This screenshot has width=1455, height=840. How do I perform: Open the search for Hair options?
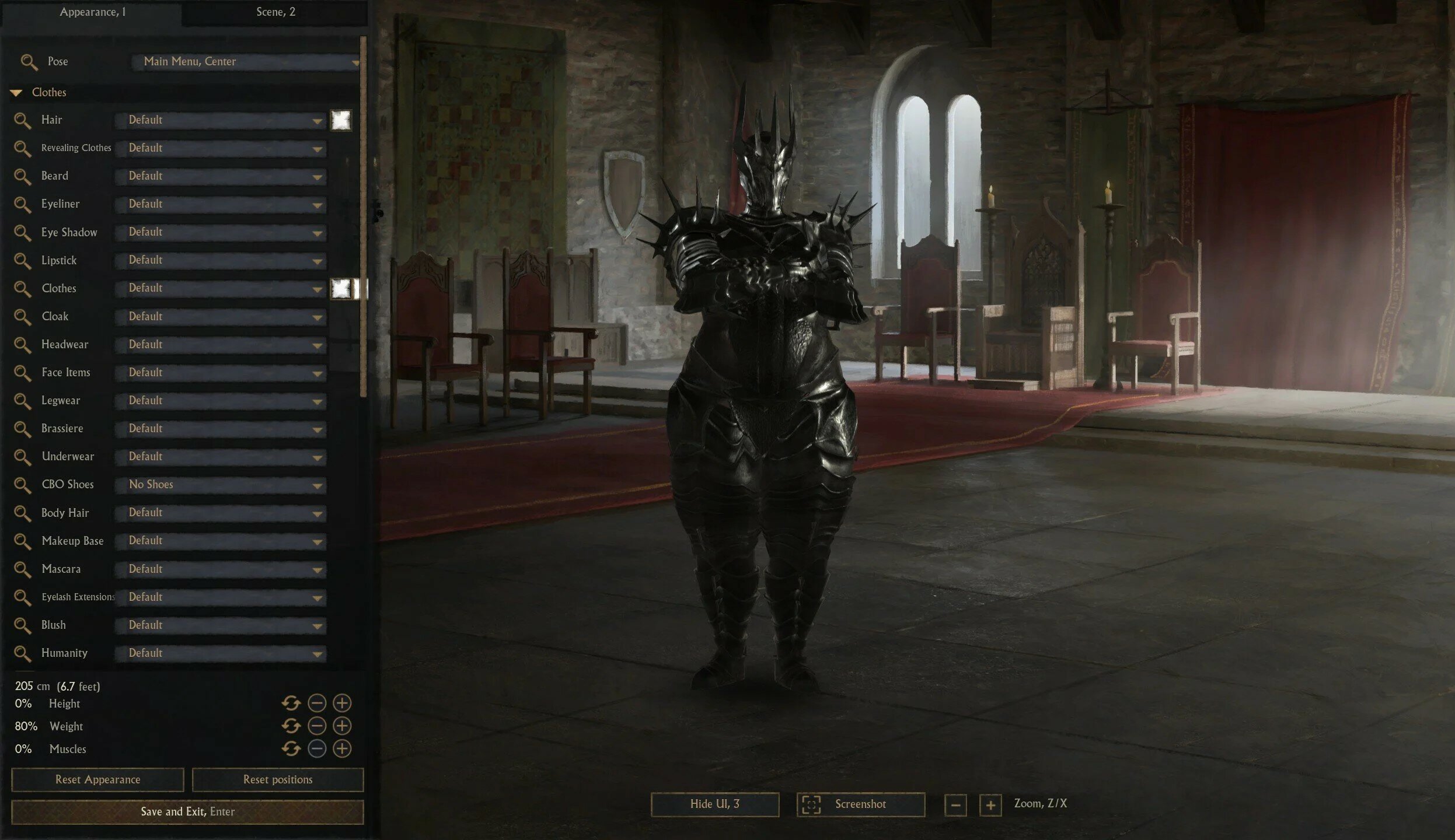[24, 121]
